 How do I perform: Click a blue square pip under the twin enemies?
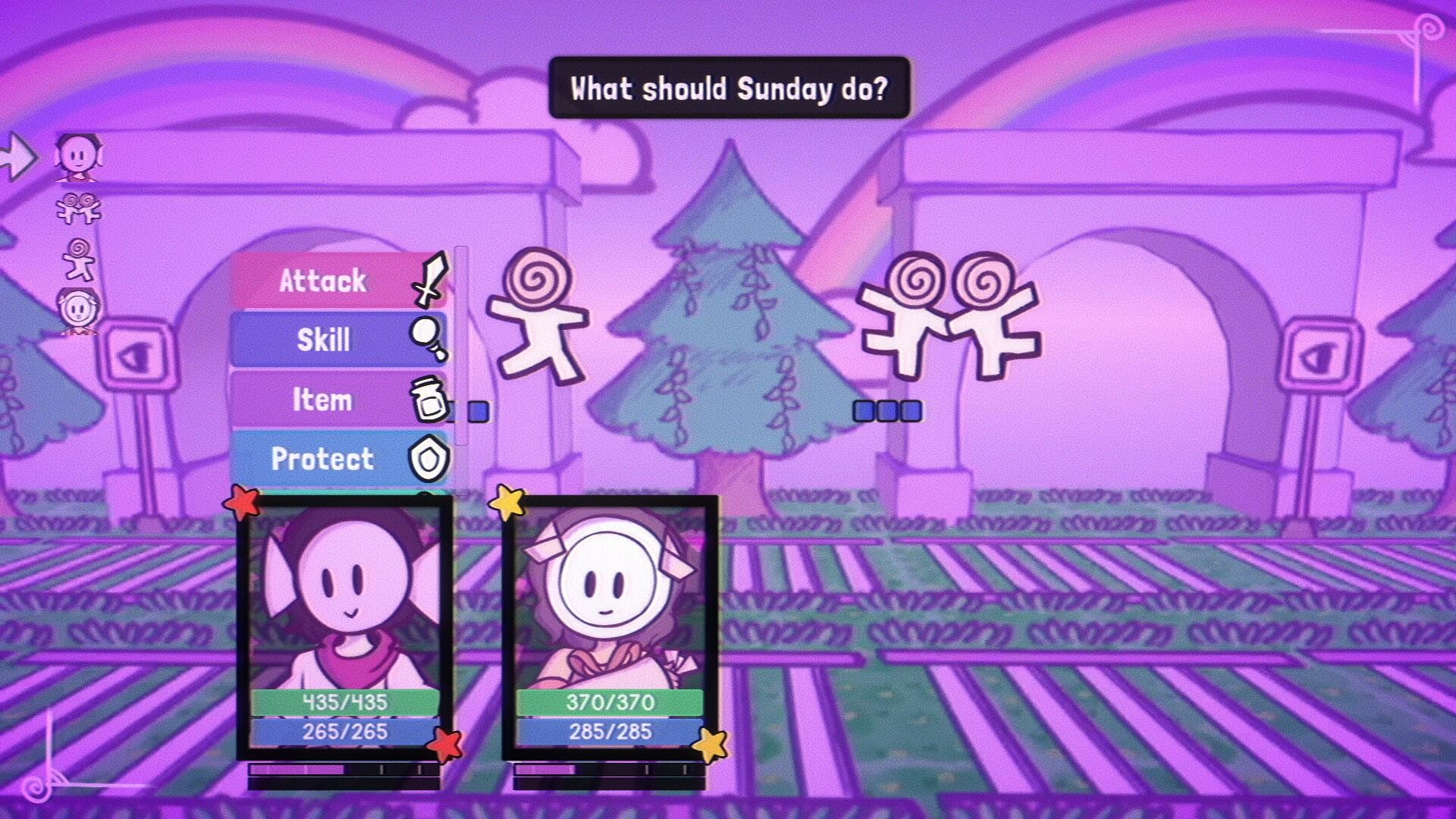click(x=886, y=409)
